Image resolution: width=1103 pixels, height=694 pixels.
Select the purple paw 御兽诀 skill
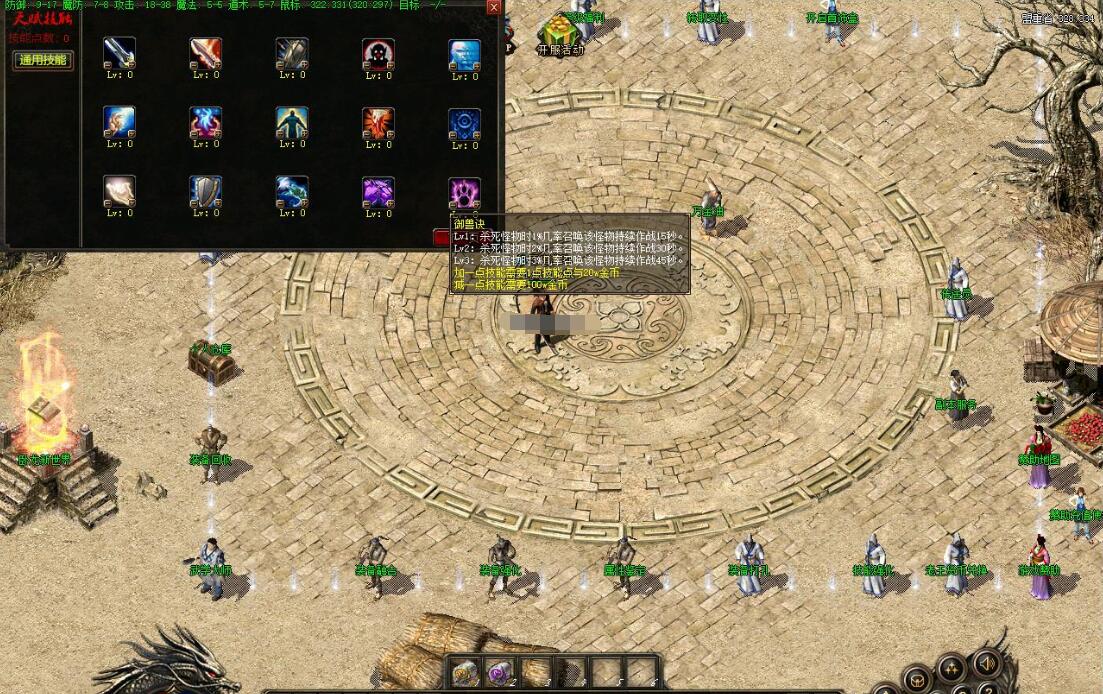click(464, 191)
